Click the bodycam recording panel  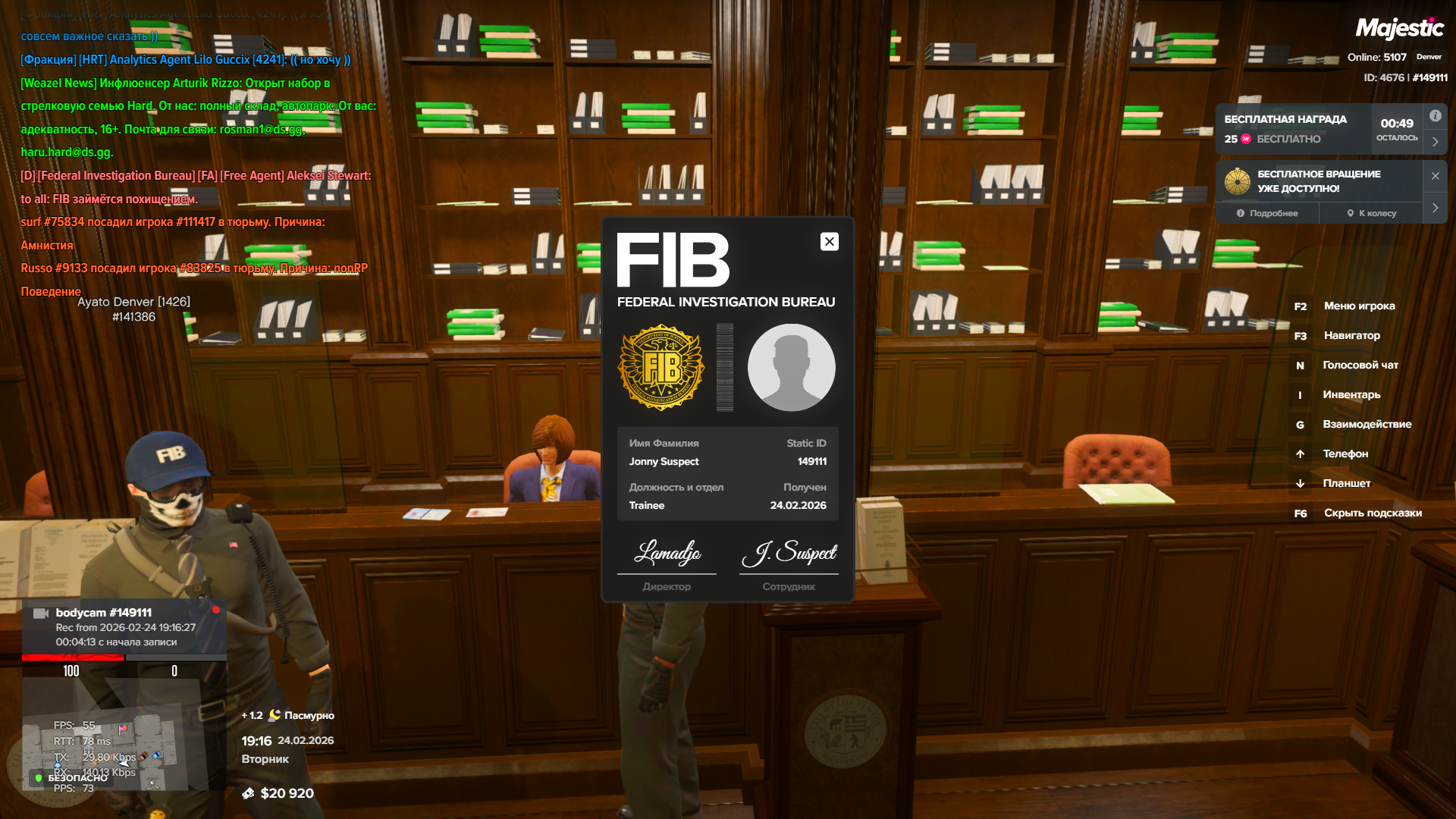(124, 627)
